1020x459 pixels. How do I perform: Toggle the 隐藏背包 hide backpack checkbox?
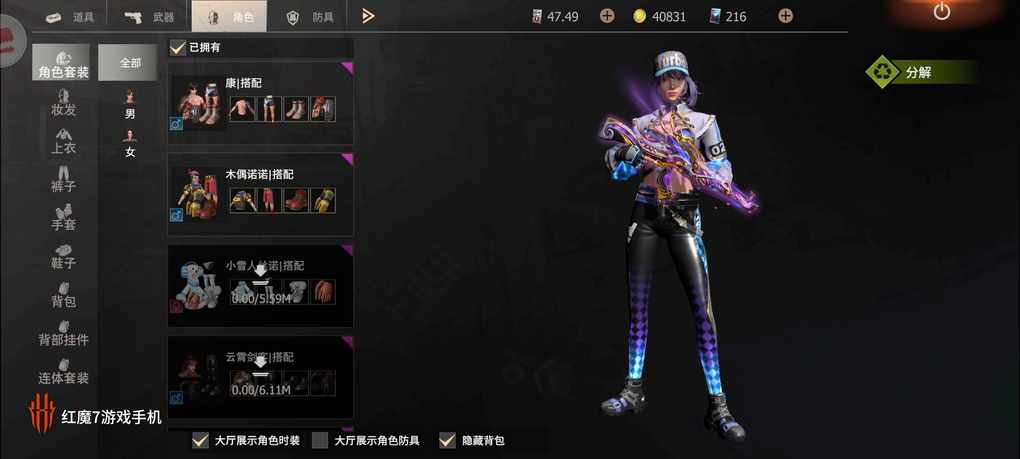pos(447,440)
